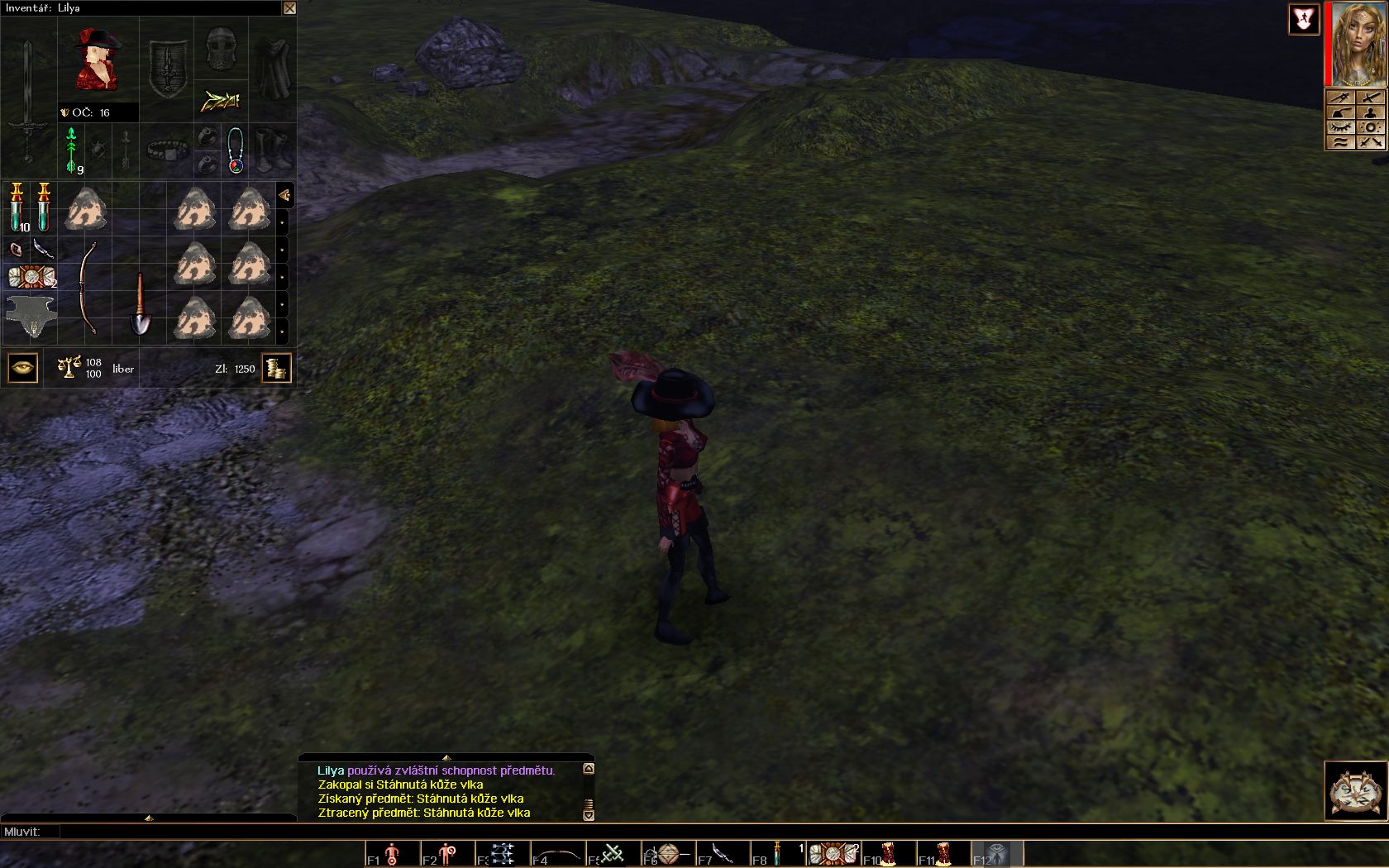Use the F8 potion quickslot

click(777, 853)
